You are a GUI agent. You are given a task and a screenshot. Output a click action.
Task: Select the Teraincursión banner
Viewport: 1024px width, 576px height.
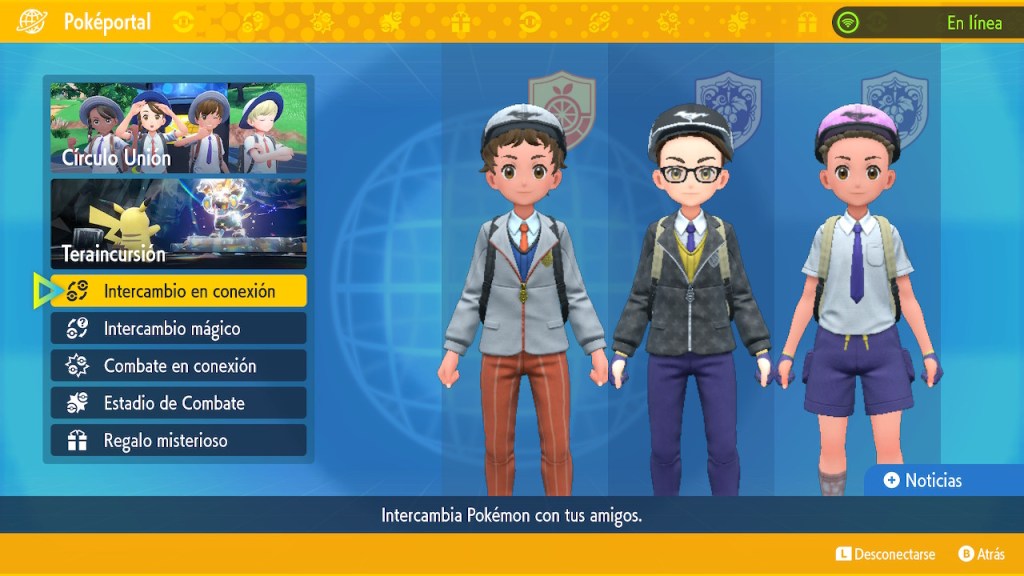[178, 224]
